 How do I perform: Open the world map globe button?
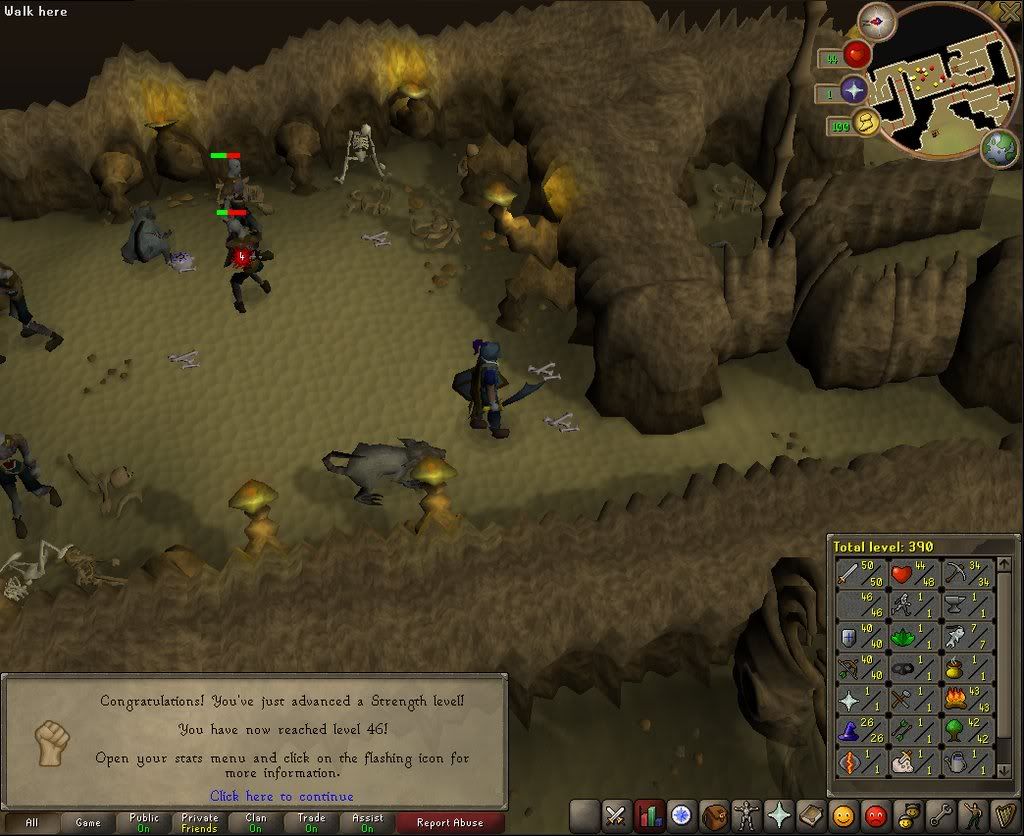tap(998, 147)
